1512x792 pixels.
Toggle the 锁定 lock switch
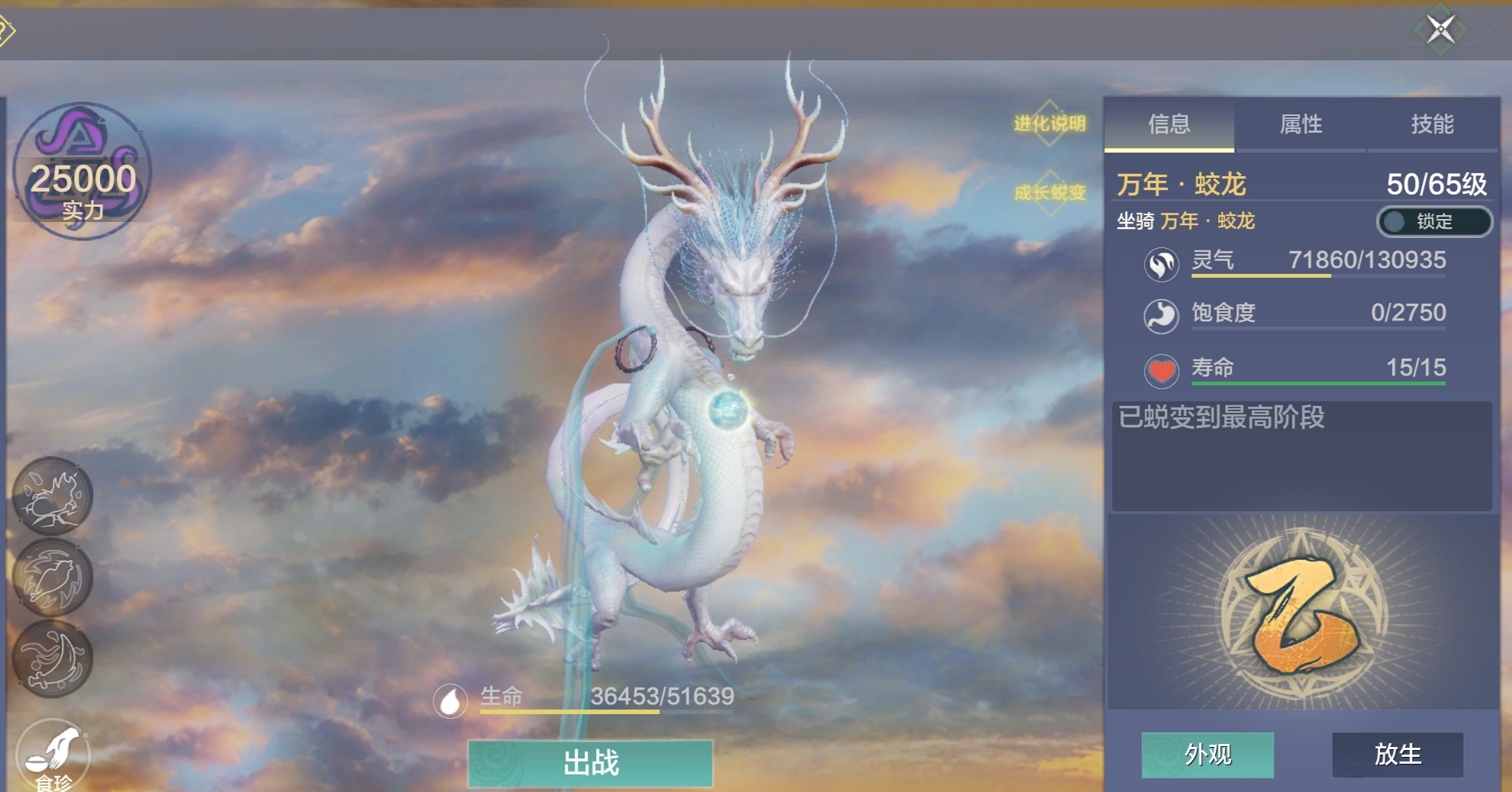tap(1433, 221)
